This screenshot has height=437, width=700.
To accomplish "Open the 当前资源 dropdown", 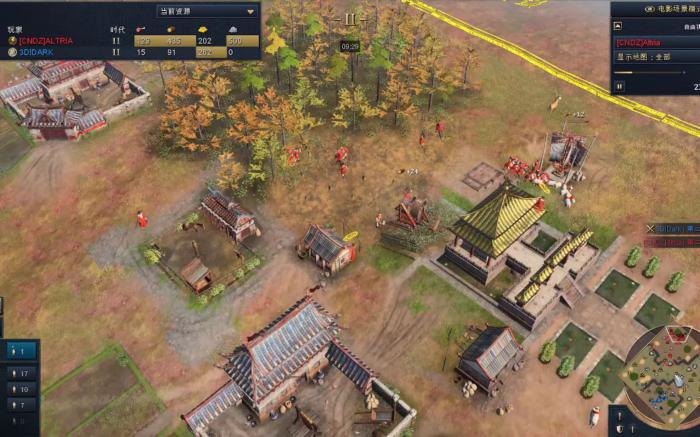I will [206, 11].
